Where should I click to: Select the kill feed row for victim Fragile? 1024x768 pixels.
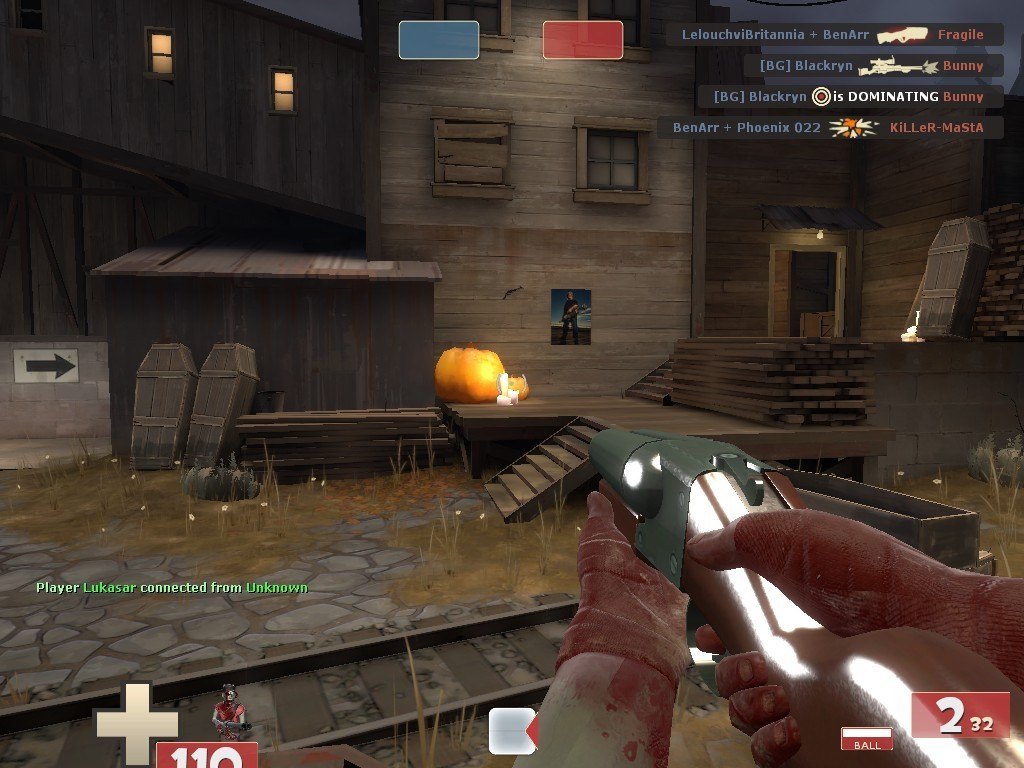(834, 34)
